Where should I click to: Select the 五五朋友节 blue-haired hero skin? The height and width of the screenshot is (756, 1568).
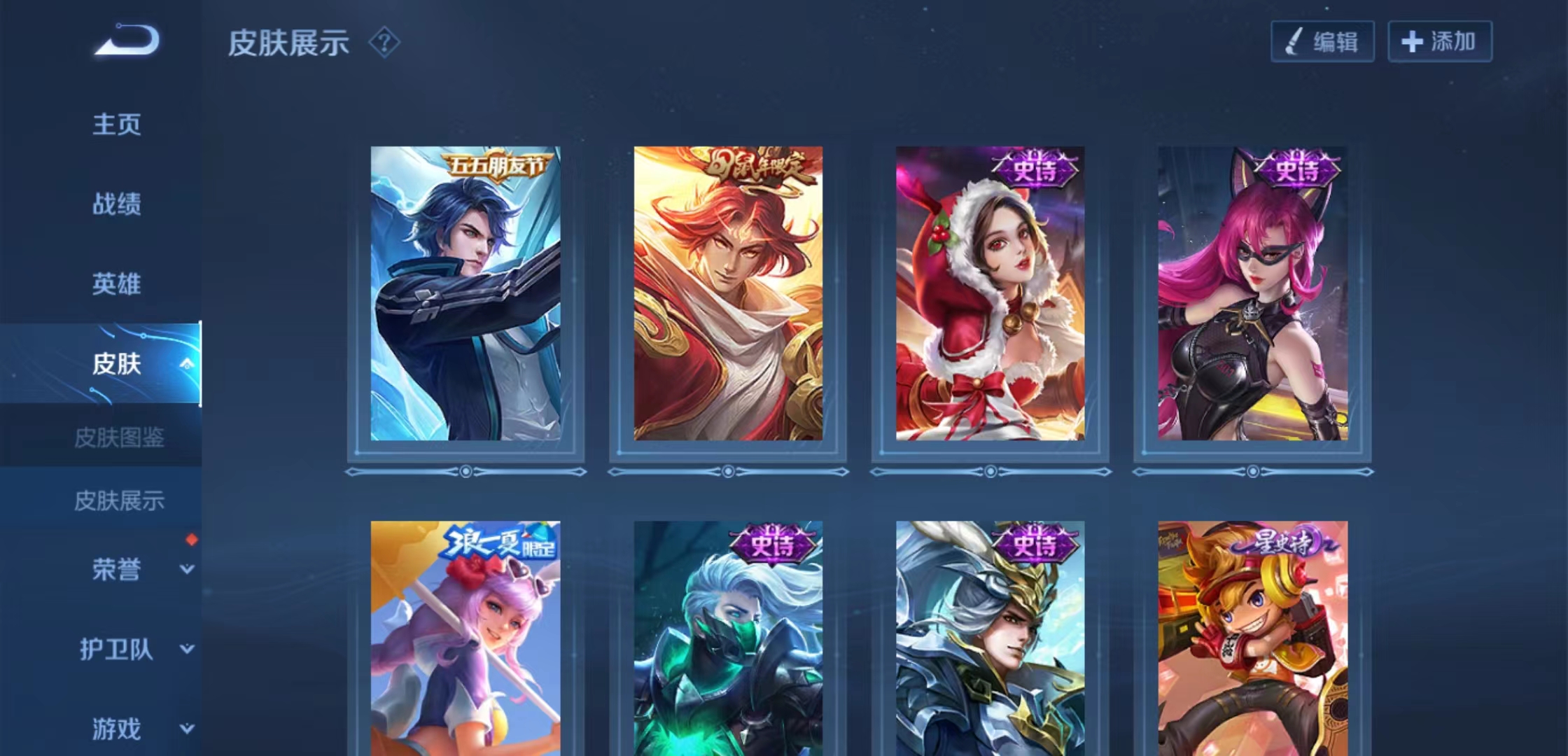pos(465,294)
